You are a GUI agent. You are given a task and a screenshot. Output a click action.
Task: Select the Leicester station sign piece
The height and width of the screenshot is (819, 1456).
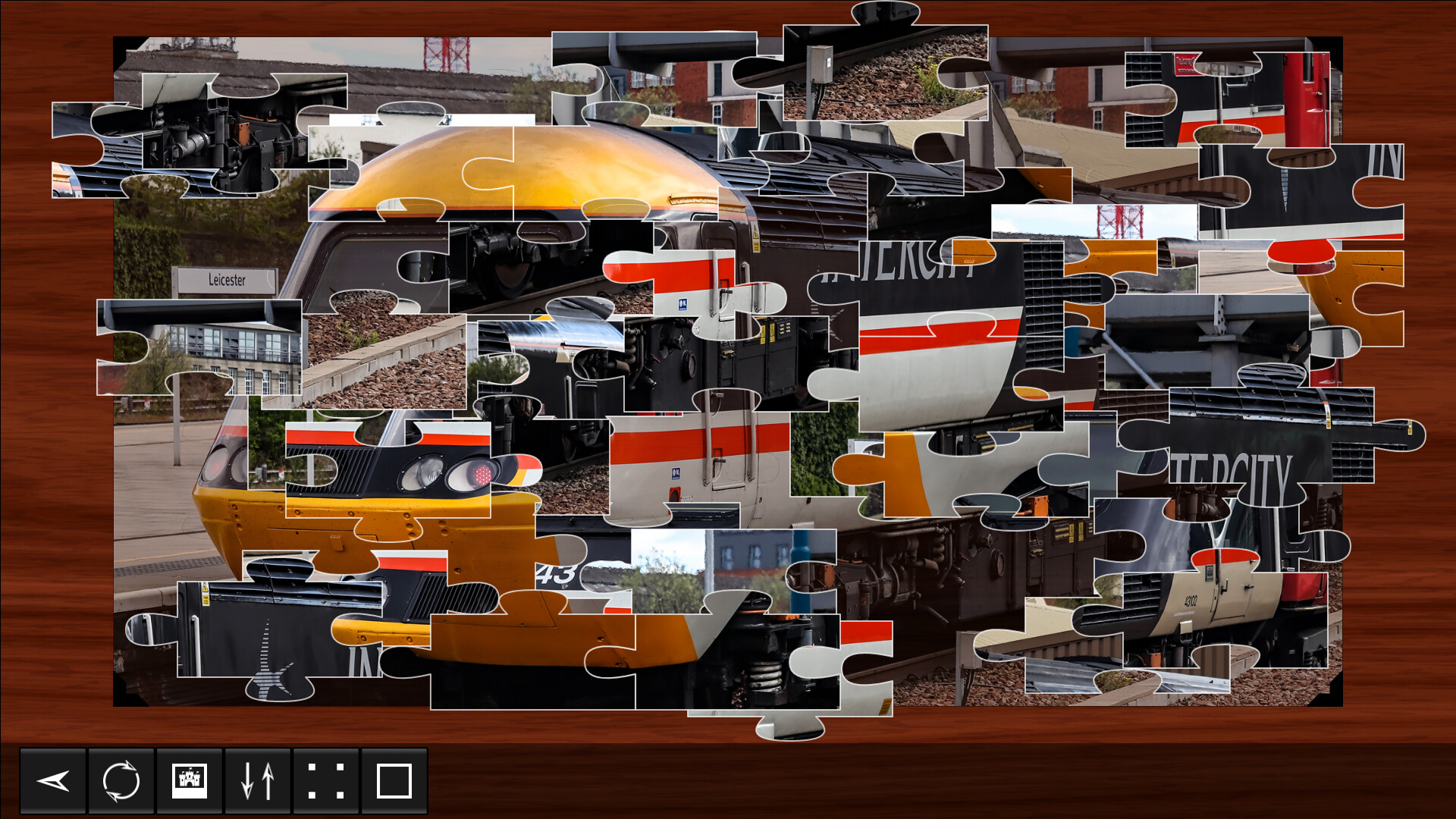click(227, 281)
